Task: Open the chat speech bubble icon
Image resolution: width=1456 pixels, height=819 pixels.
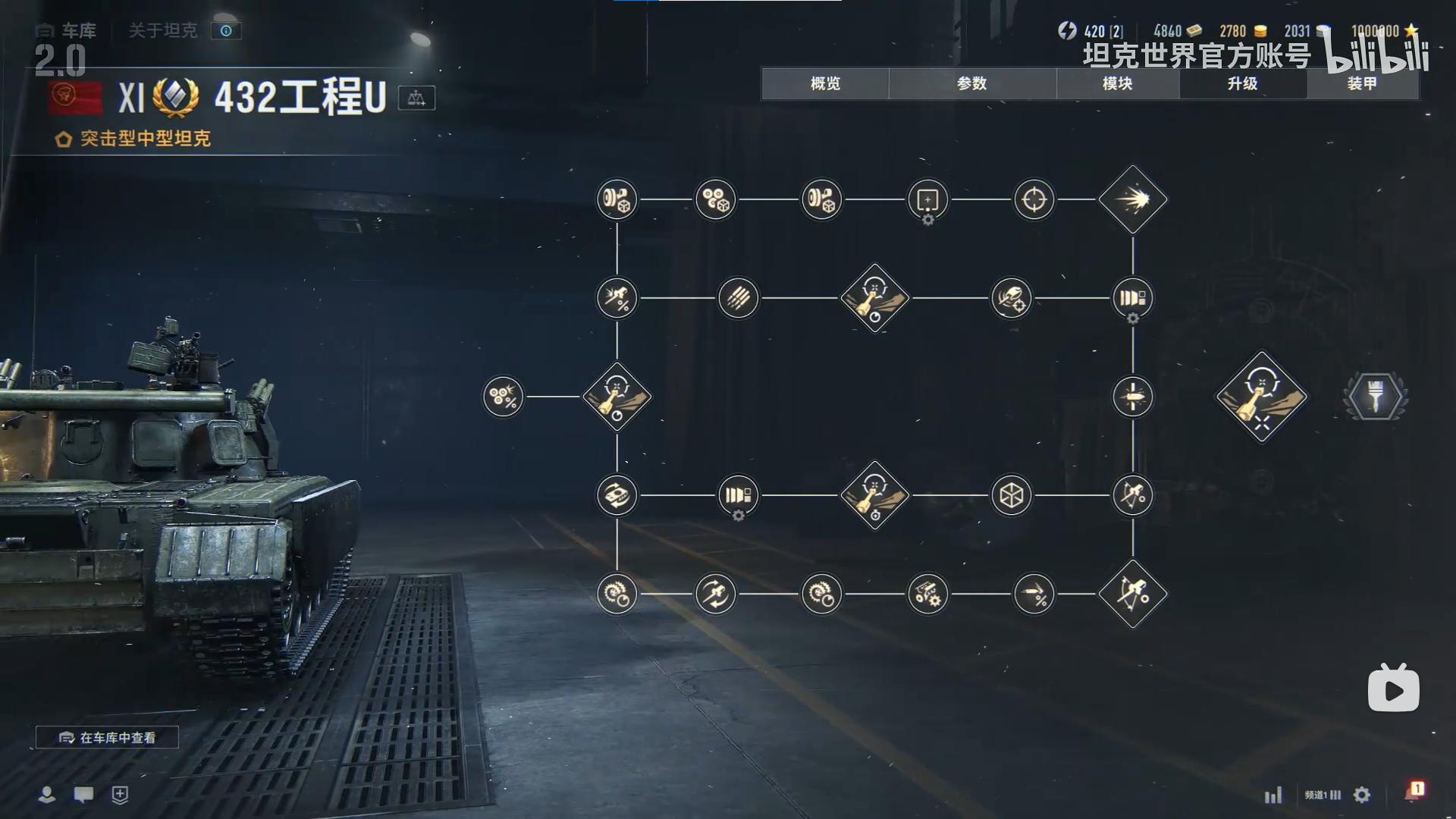Action: click(x=83, y=794)
